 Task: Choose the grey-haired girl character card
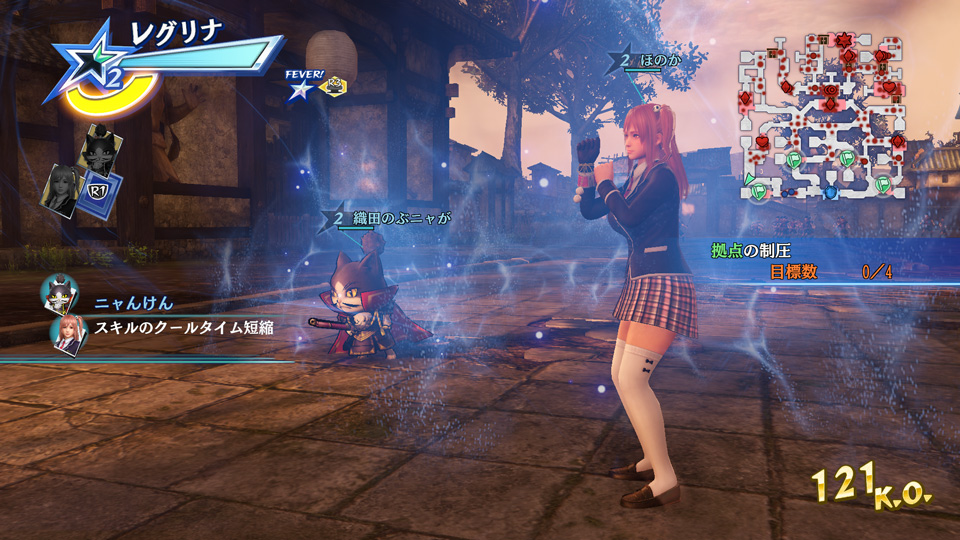62,187
